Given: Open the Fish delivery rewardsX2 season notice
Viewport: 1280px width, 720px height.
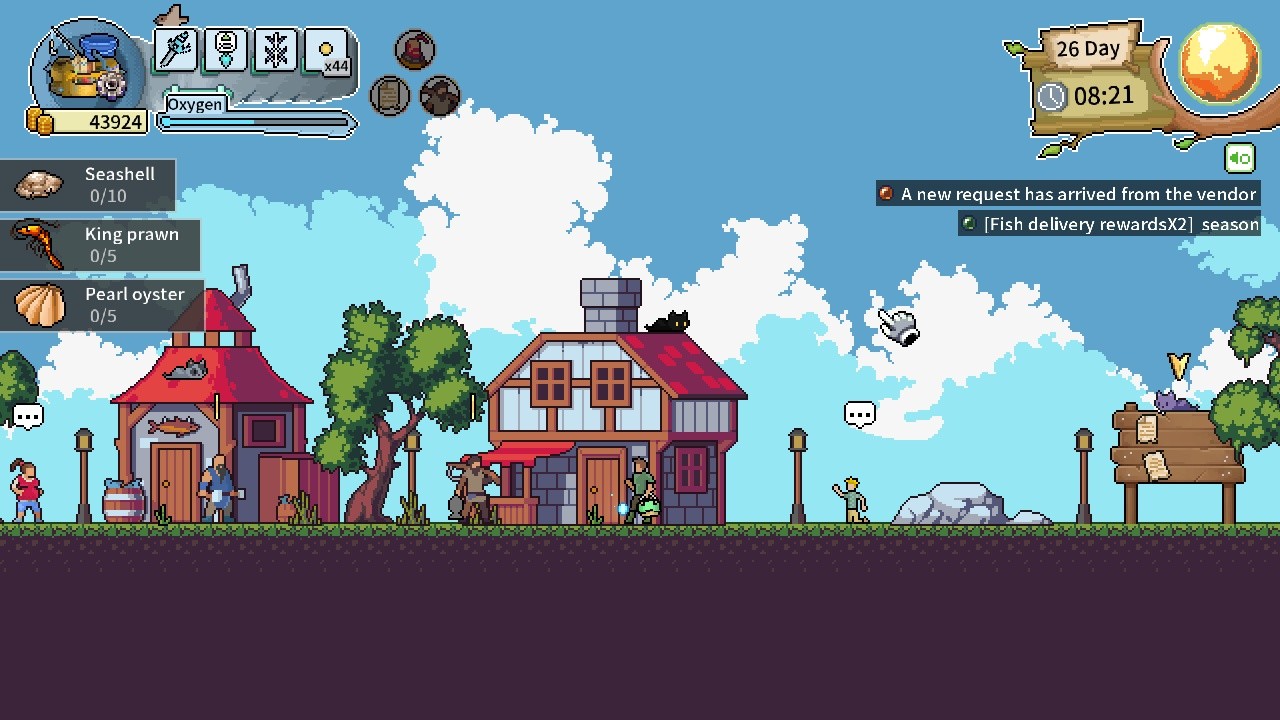Looking at the screenshot, I should 1108,224.
